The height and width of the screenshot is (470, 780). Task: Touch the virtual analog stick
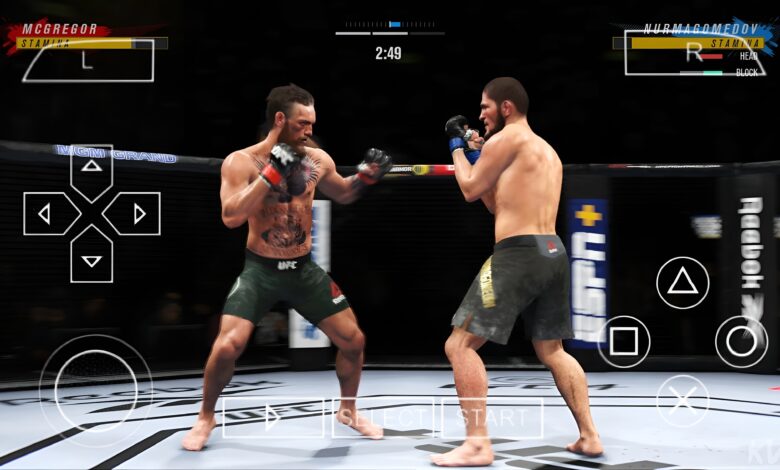95,390
